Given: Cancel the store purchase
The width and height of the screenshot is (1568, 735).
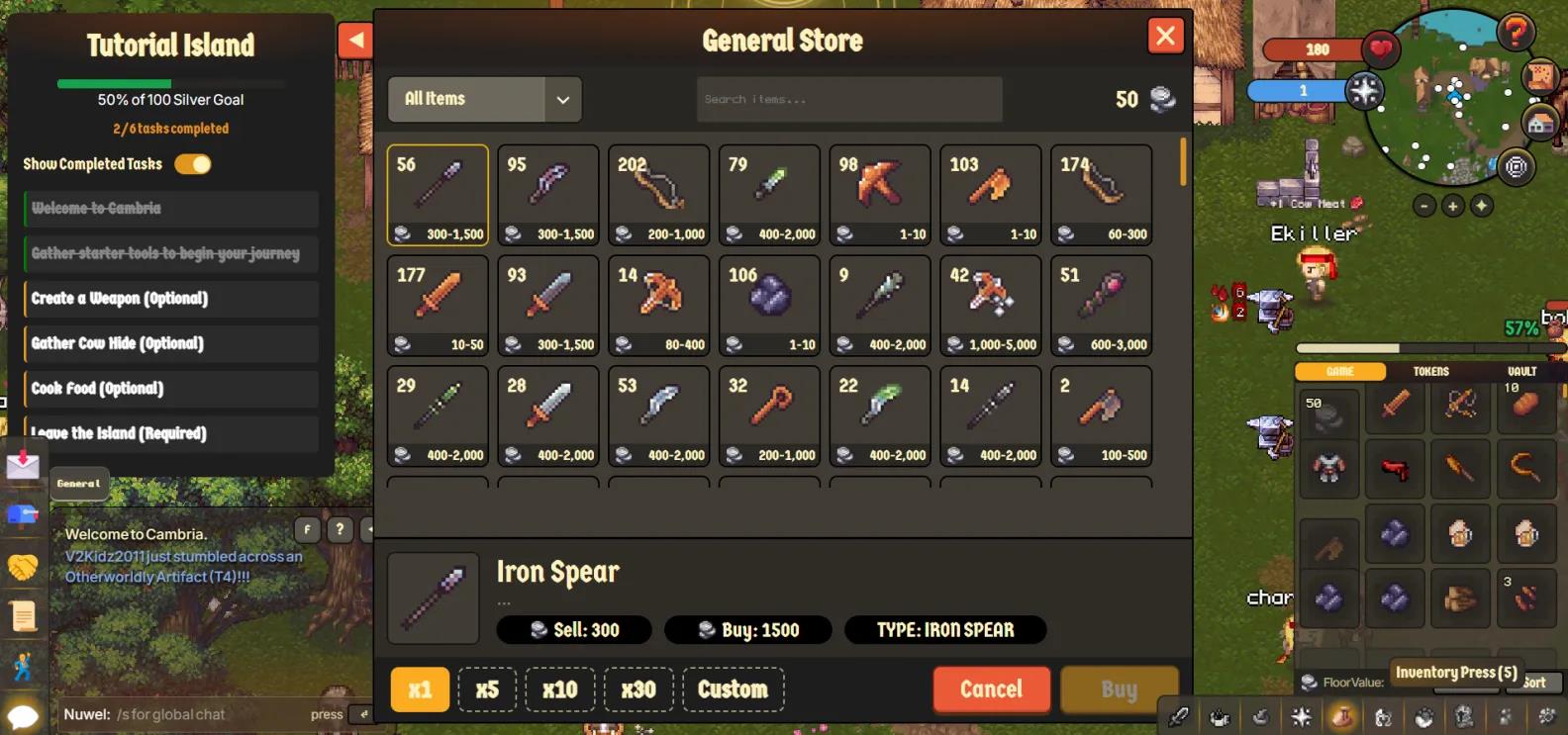Looking at the screenshot, I should pos(991,689).
